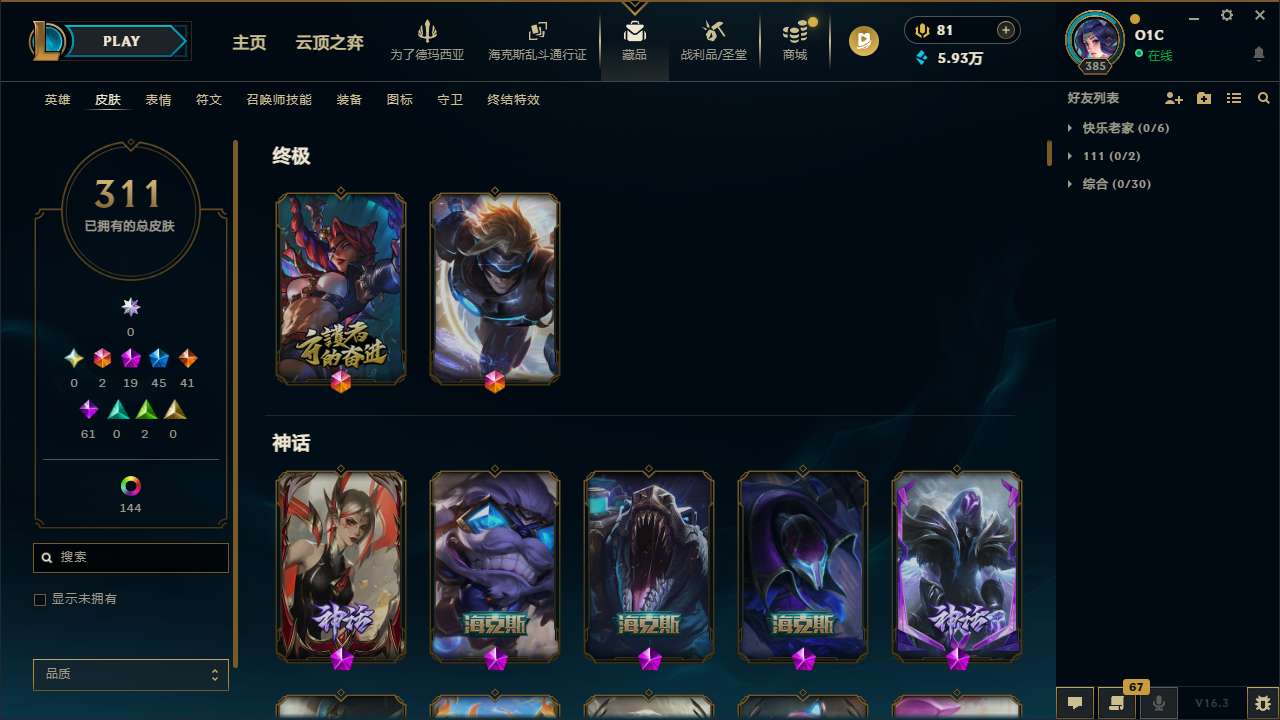The image size is (1280, 720).
Task: Open the 品质 quality dropdown
Action: [x=130, y=674]
